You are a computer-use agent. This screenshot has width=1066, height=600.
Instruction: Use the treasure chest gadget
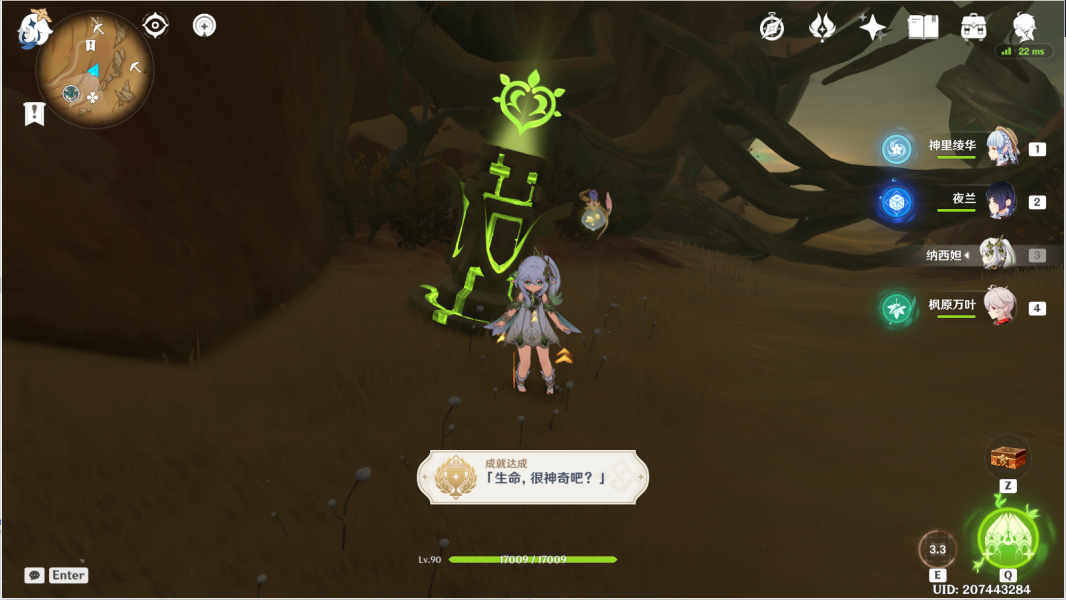coord(1008,458)
